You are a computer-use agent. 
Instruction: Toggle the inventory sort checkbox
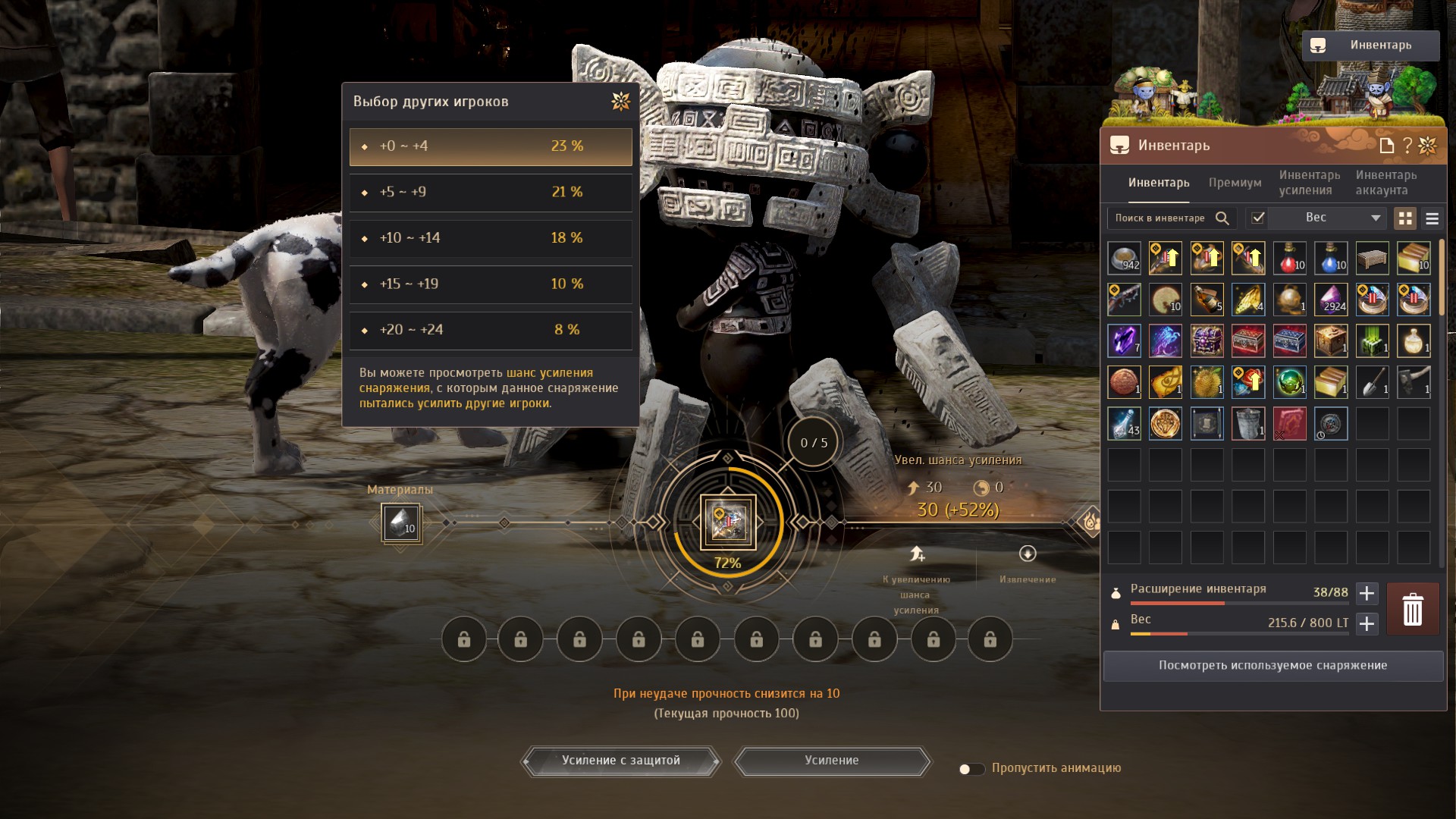tap(1258, 218)
